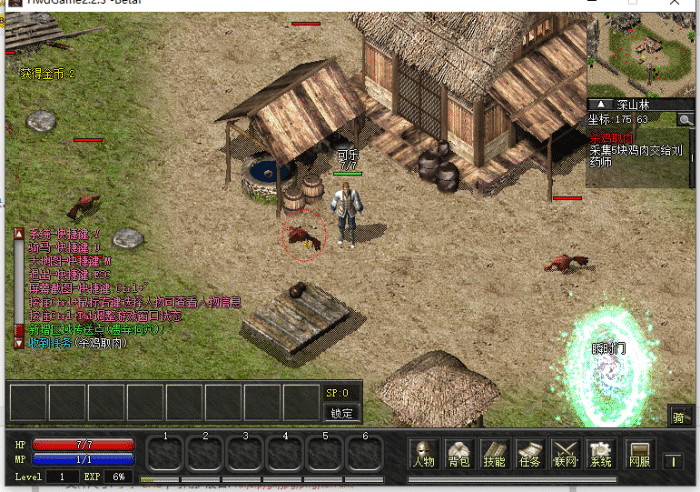Open the 技能 skills window
The height and width of the screenshot is (492, 700).
click(494, 455)
